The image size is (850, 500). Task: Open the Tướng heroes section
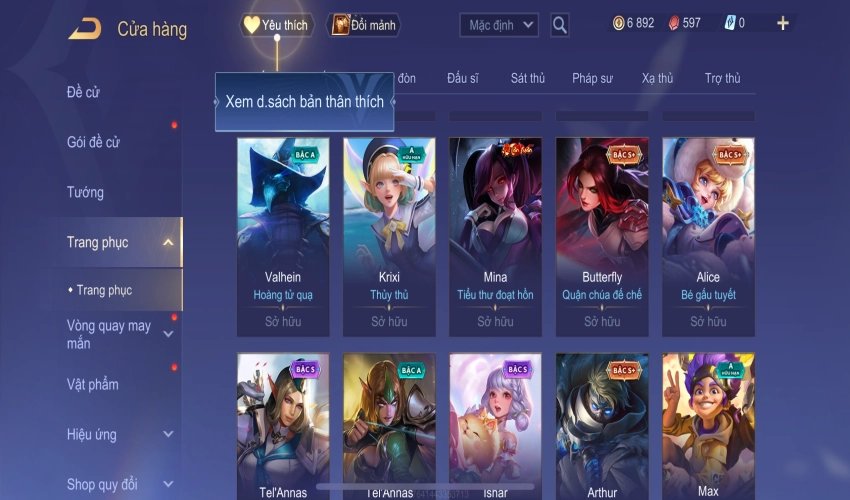click(x=85, y=192)
